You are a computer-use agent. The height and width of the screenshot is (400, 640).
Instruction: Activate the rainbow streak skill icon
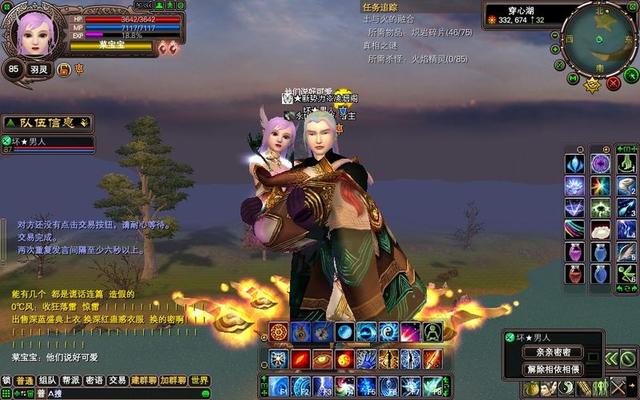[575, 229]
